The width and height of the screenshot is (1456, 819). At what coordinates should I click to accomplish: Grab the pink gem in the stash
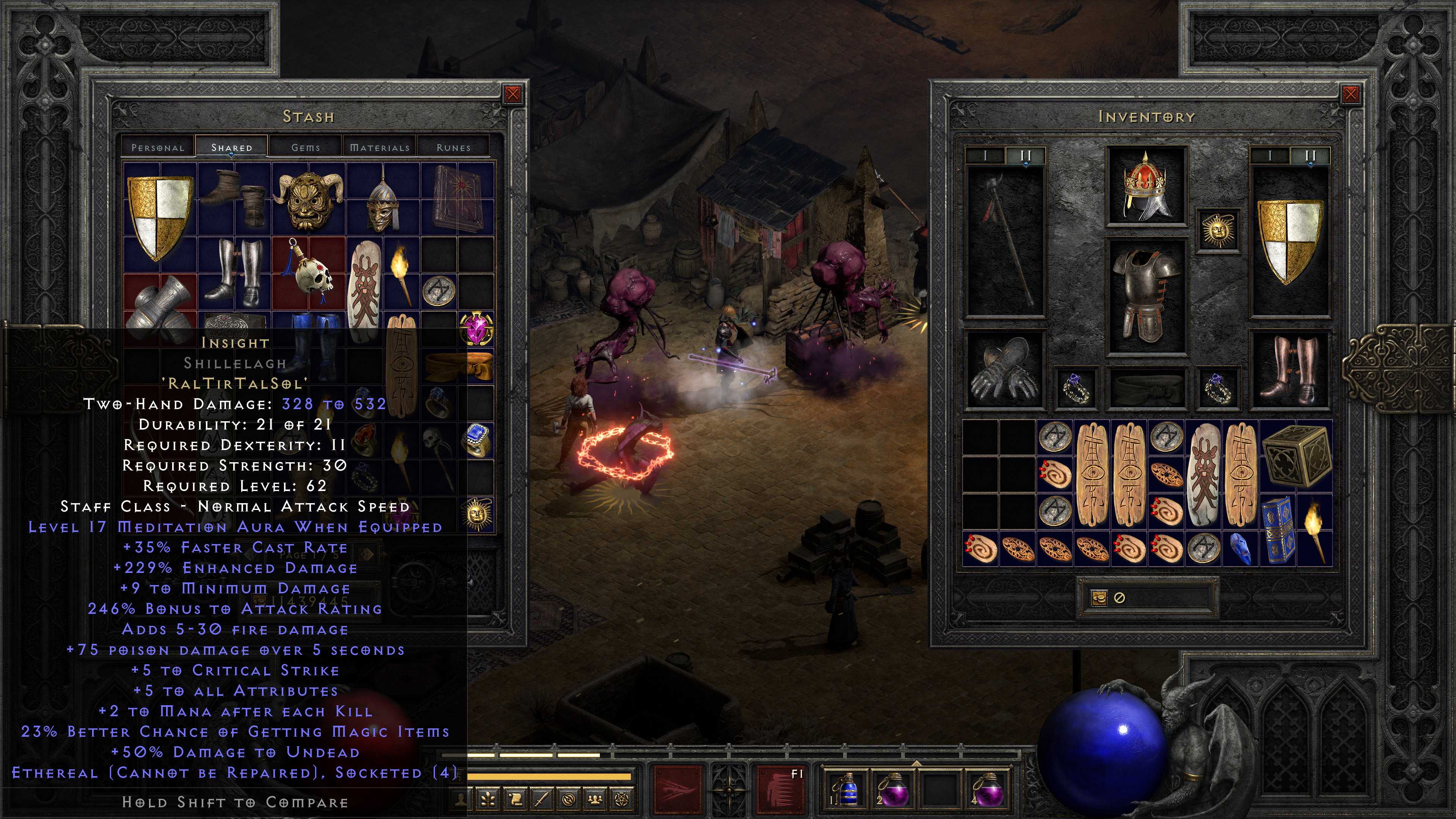[477, 328]
